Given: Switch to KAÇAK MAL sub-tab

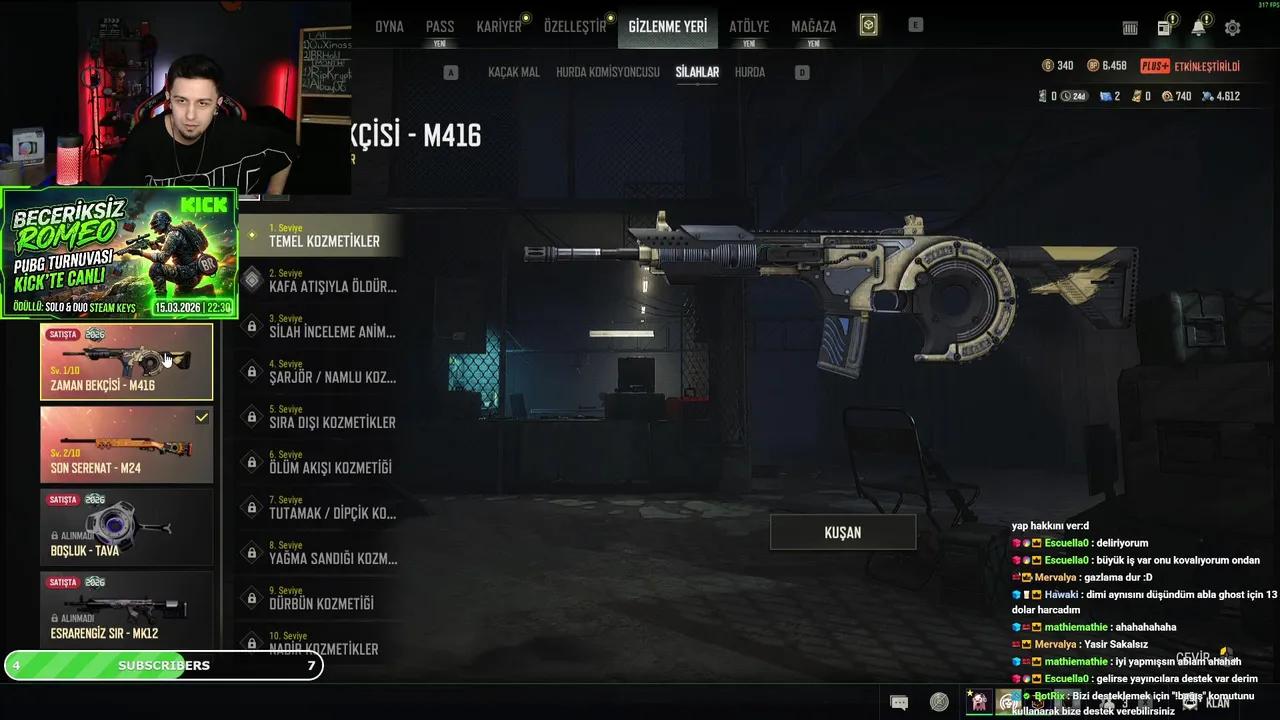Looking at the screenshot, I should pyautogui.click(x=514, y=72).
